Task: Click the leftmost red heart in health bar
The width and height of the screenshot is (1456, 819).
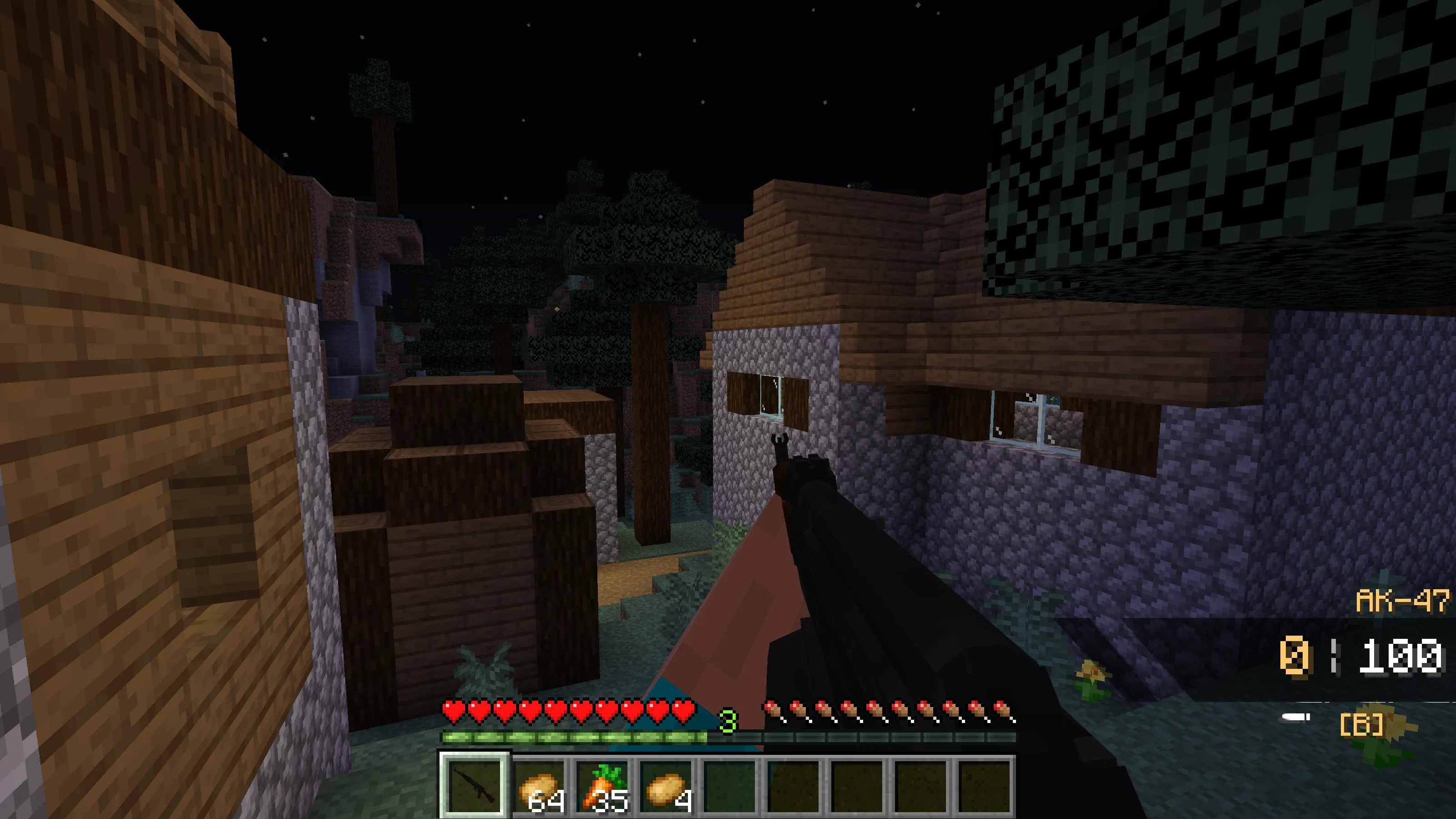Action: click(x=452, y=709)
